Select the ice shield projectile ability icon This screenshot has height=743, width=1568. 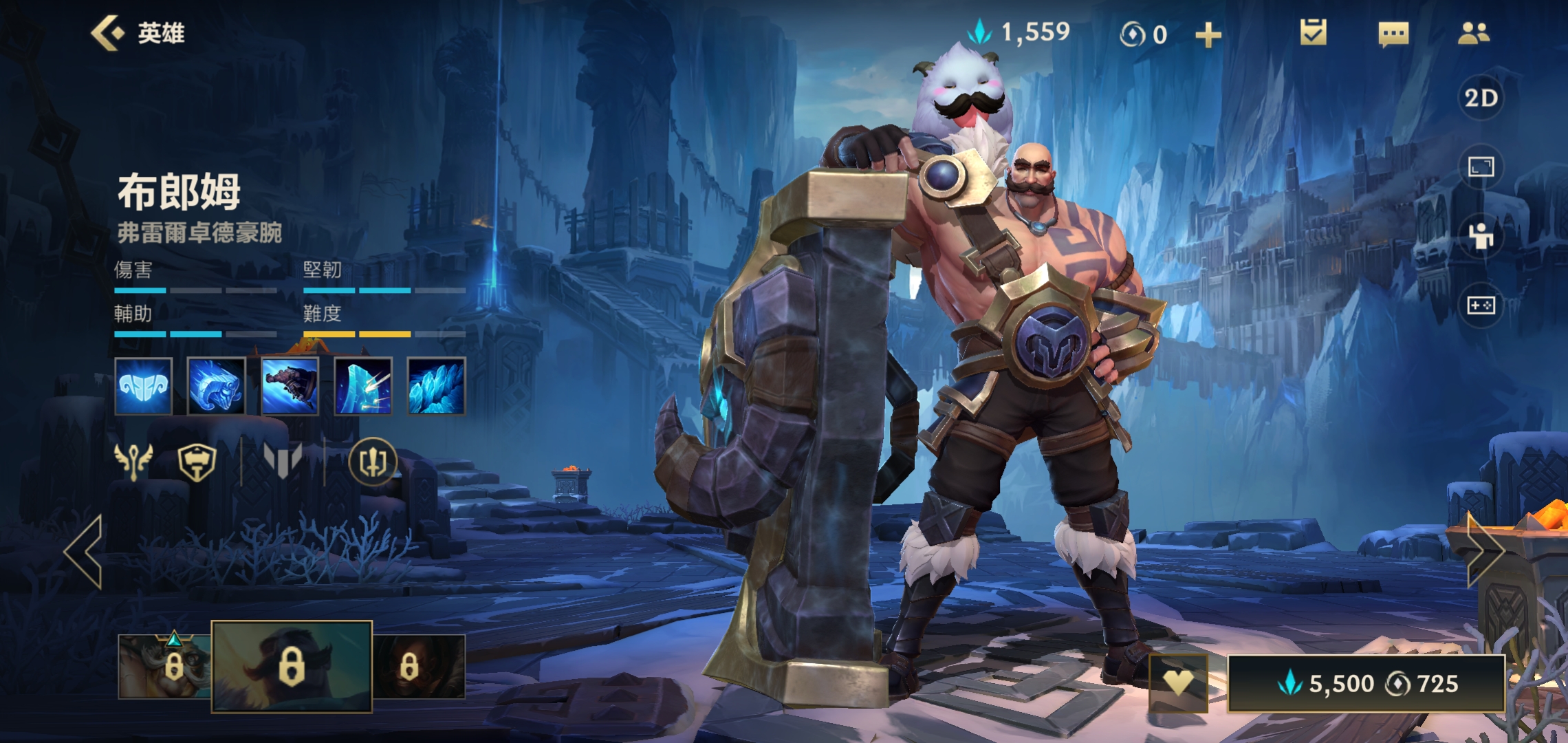(363, 386)
